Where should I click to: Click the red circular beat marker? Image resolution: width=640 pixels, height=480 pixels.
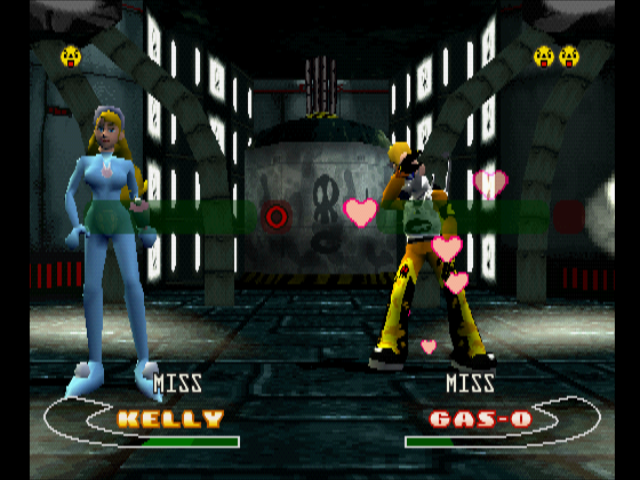pyautogui.click(x=277, y=214)
